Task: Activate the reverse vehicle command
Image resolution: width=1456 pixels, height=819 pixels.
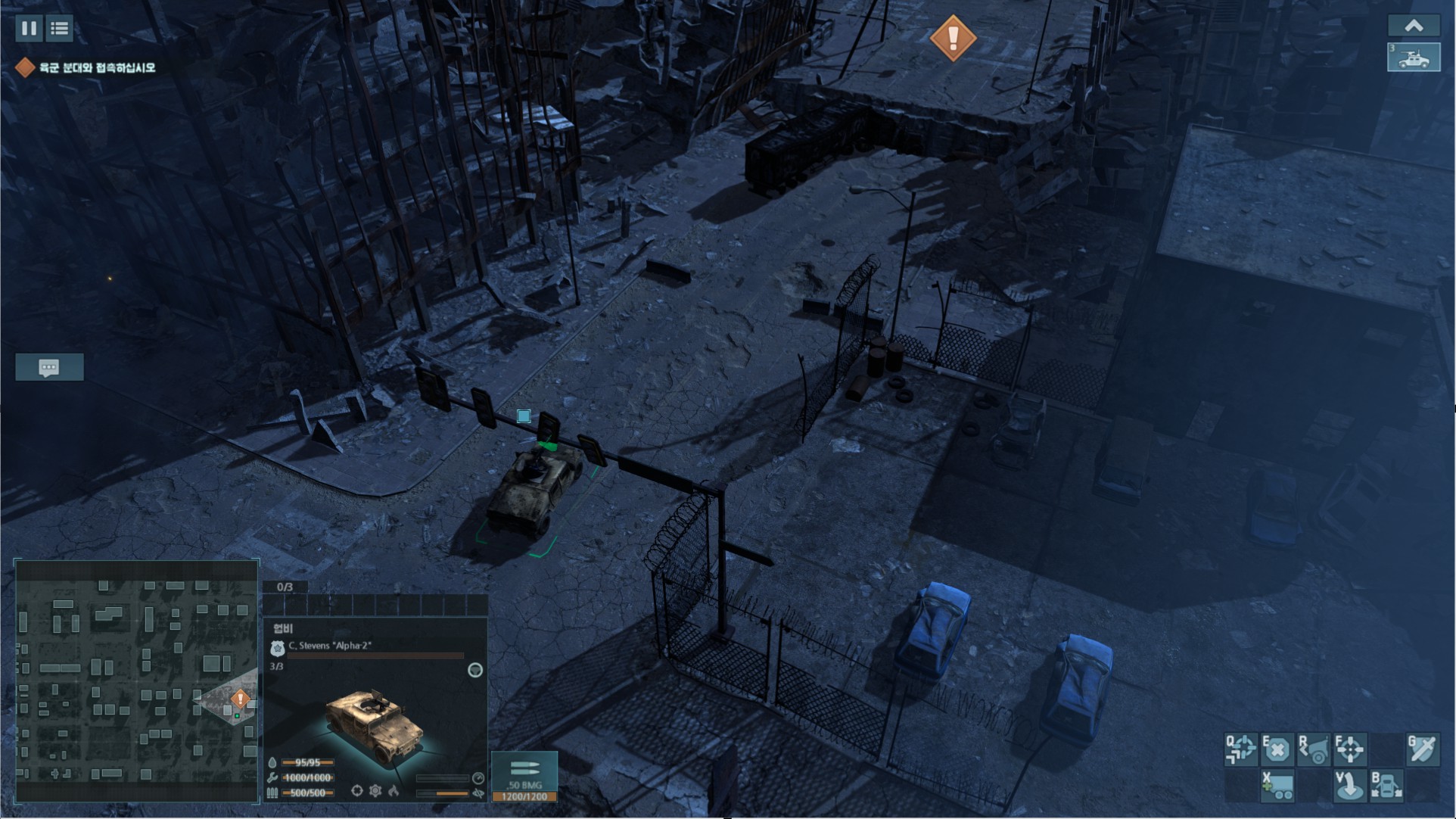Action: point(1314,749)
